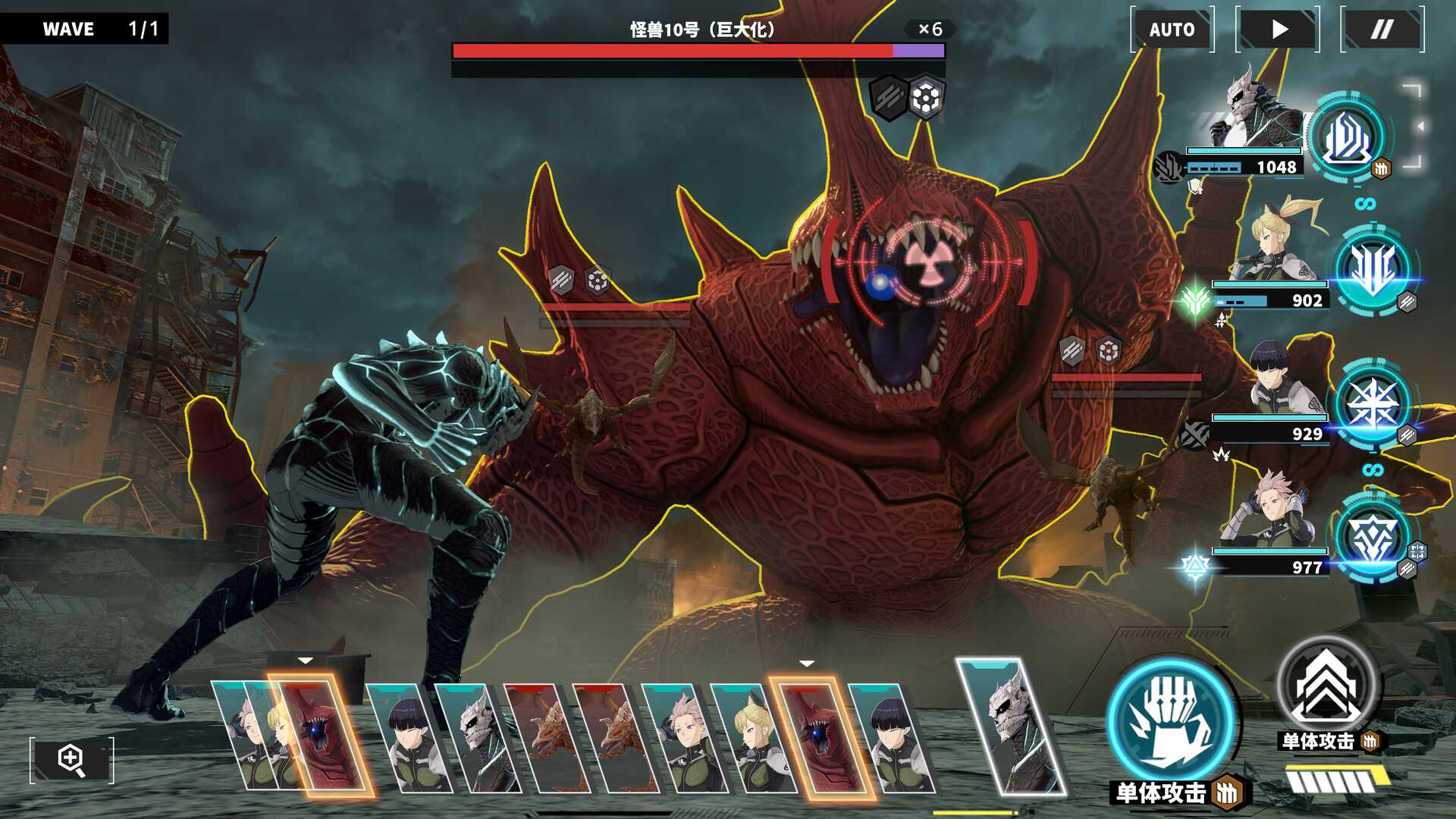
Task: Click the play speed arrow button
Action: pyautogui.click(x=1279, y=30)
